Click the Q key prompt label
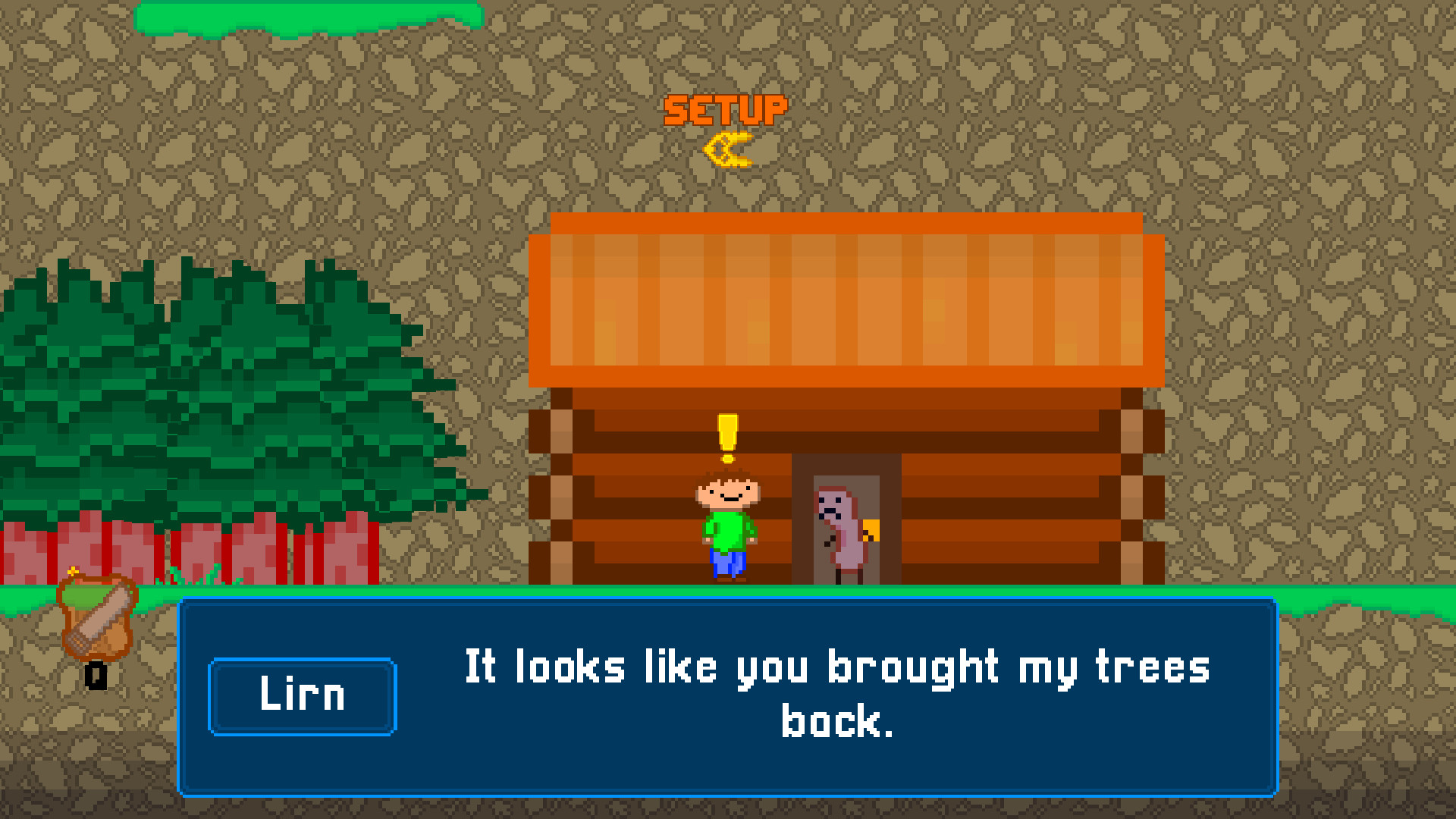Screen dimensions: 1456x819 coord(95,673)
